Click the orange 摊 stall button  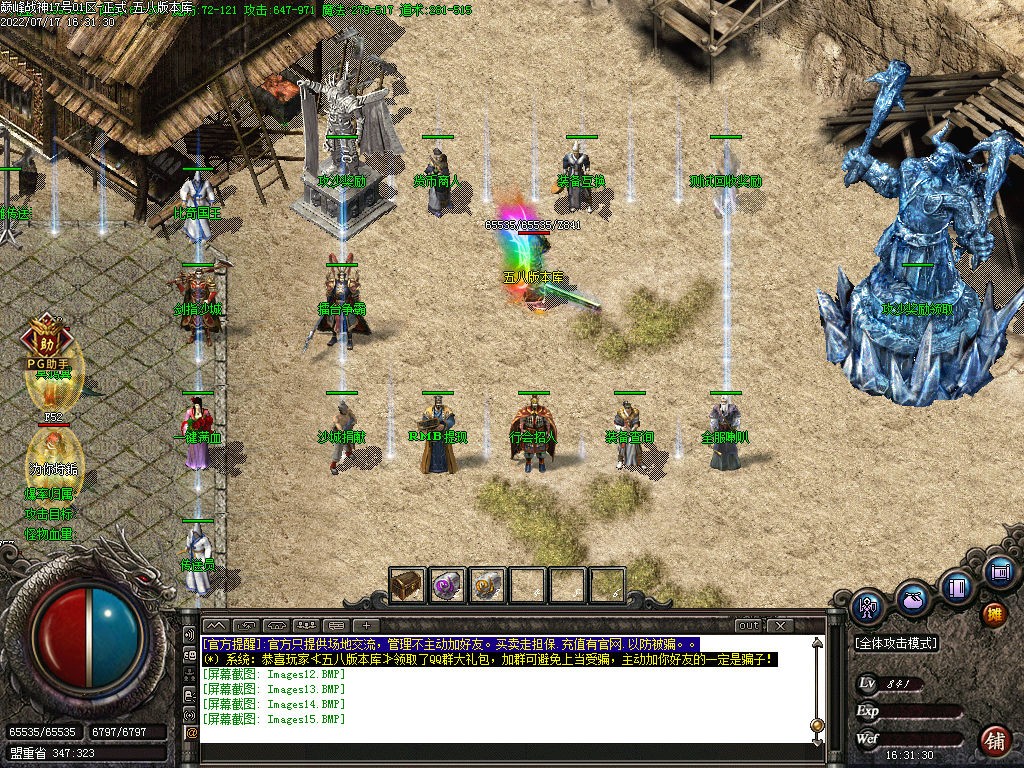[993, 612]
